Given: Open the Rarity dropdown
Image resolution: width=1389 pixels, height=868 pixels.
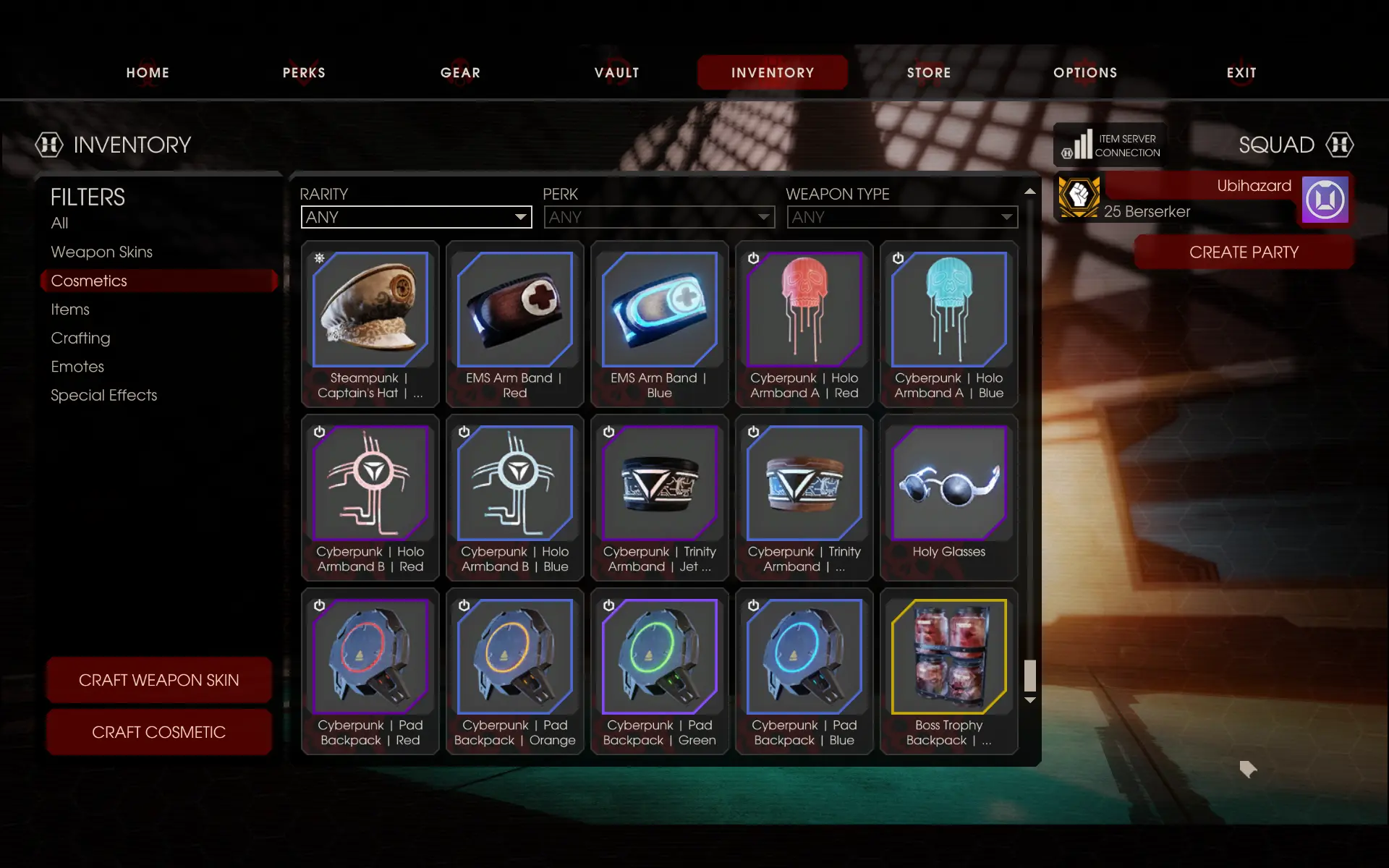Looking at the screenshot, I should click(x=416, y=217).
